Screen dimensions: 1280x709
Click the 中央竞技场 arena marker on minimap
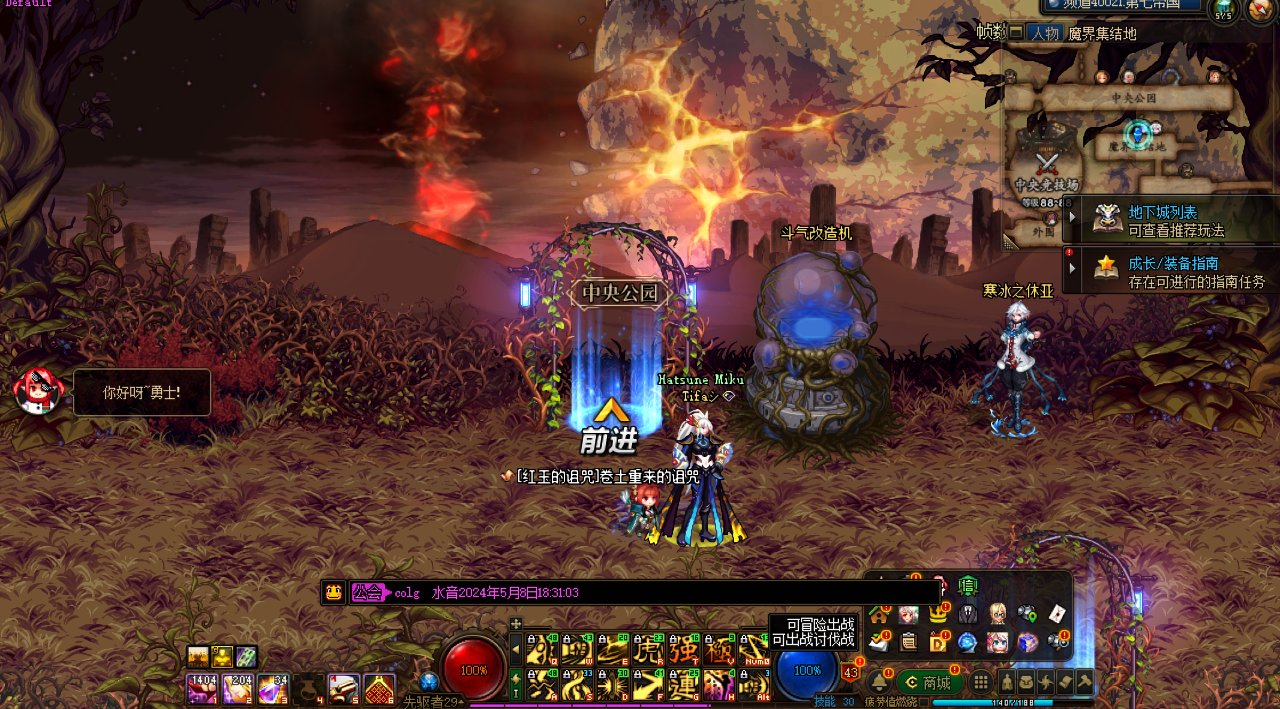(x=1046, y=166)
